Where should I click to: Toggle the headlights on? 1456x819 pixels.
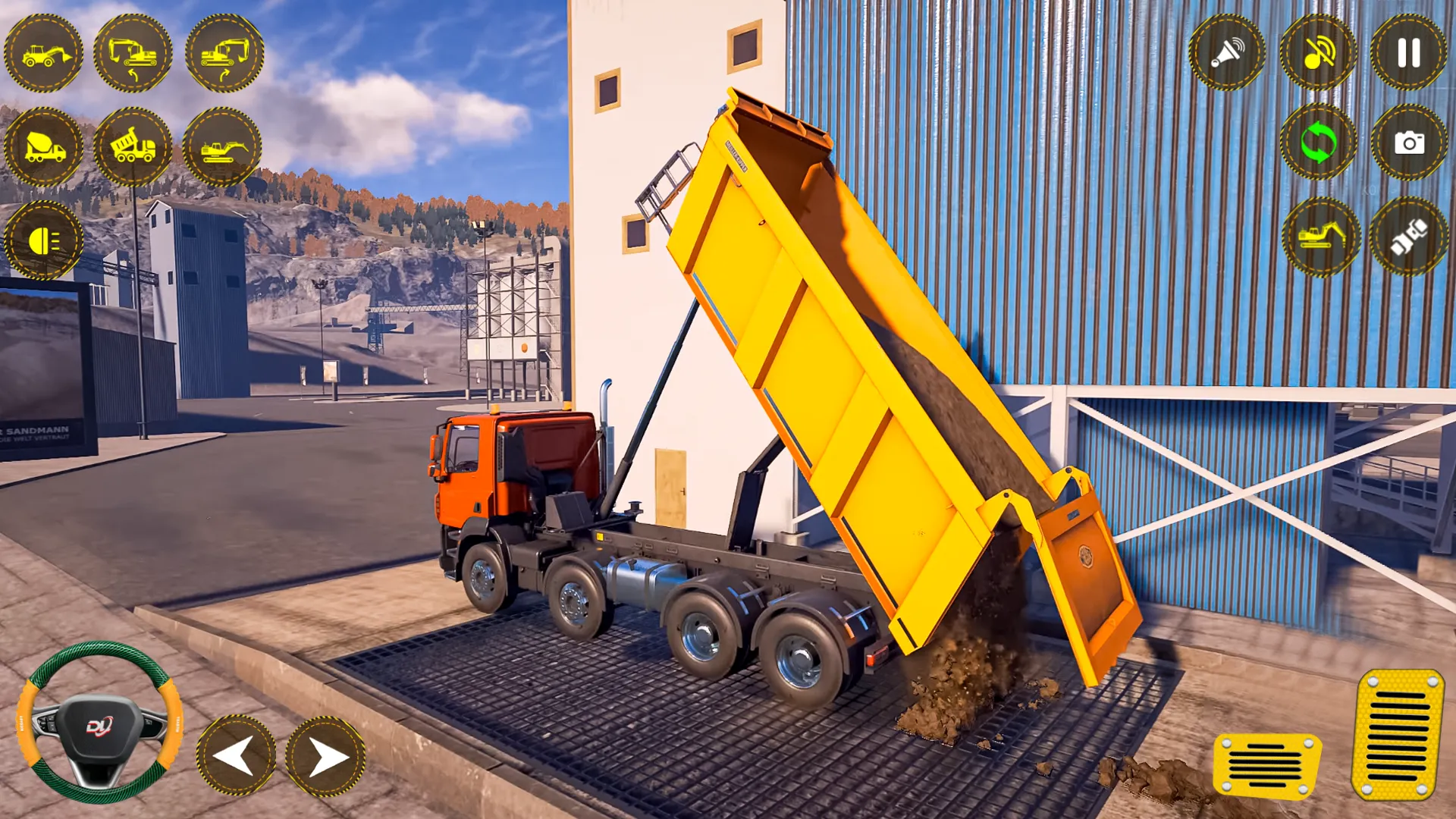pyautogui.click(x=43, y=241)
